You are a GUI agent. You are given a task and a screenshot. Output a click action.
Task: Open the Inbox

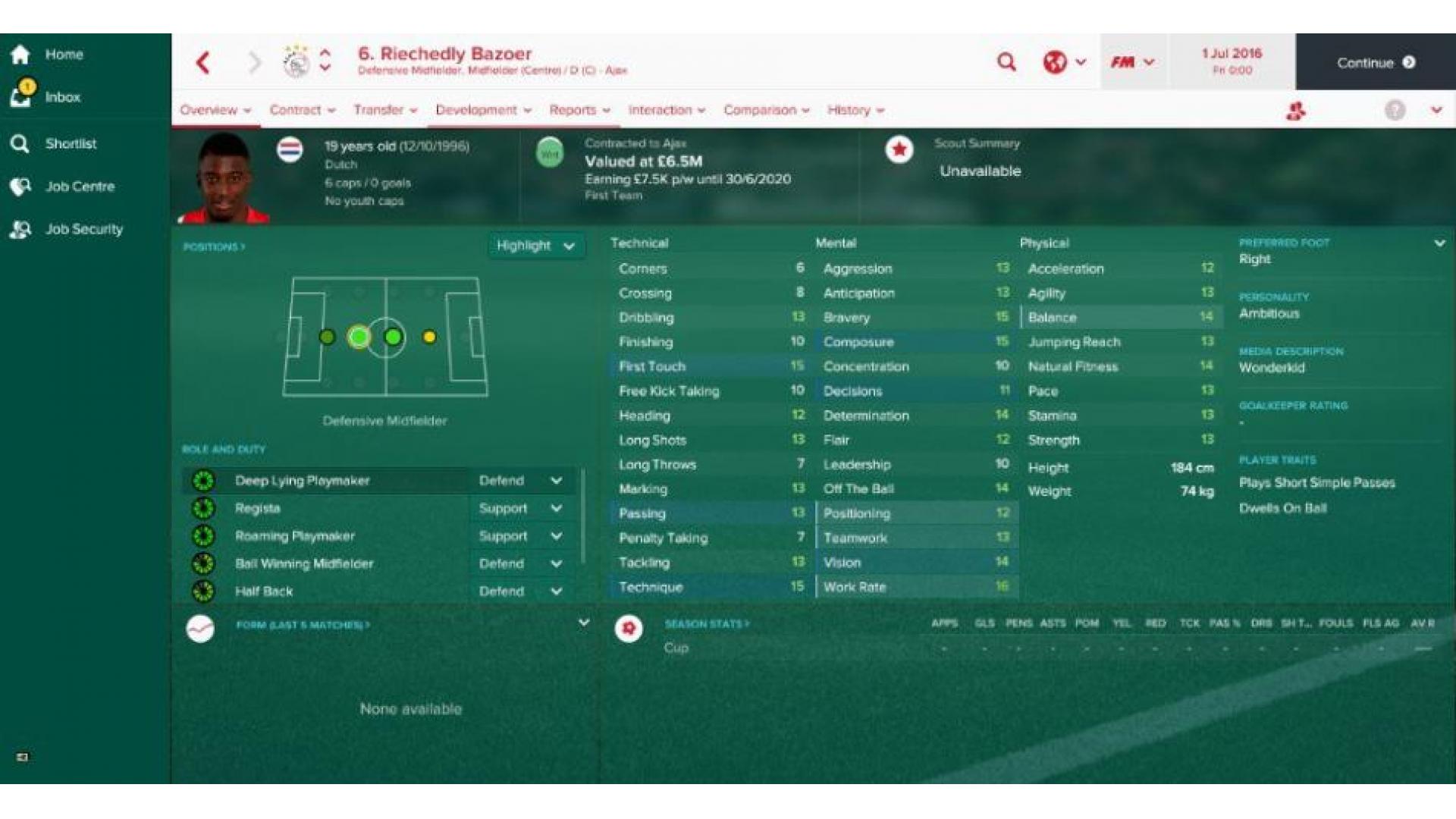[x=61, y=97]
